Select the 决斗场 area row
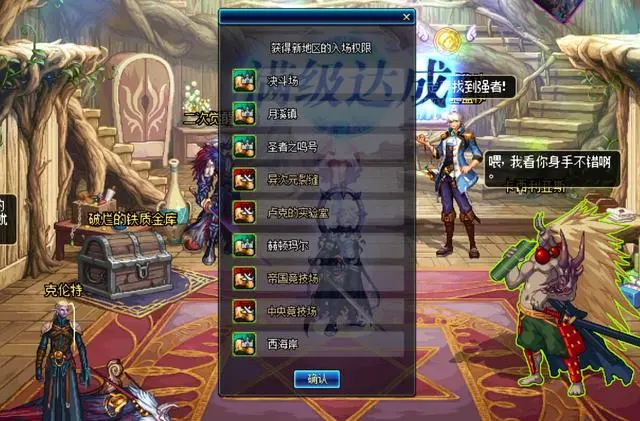This screenshot has width=640, height=421. pyautogui.click(x=318, y=81)
